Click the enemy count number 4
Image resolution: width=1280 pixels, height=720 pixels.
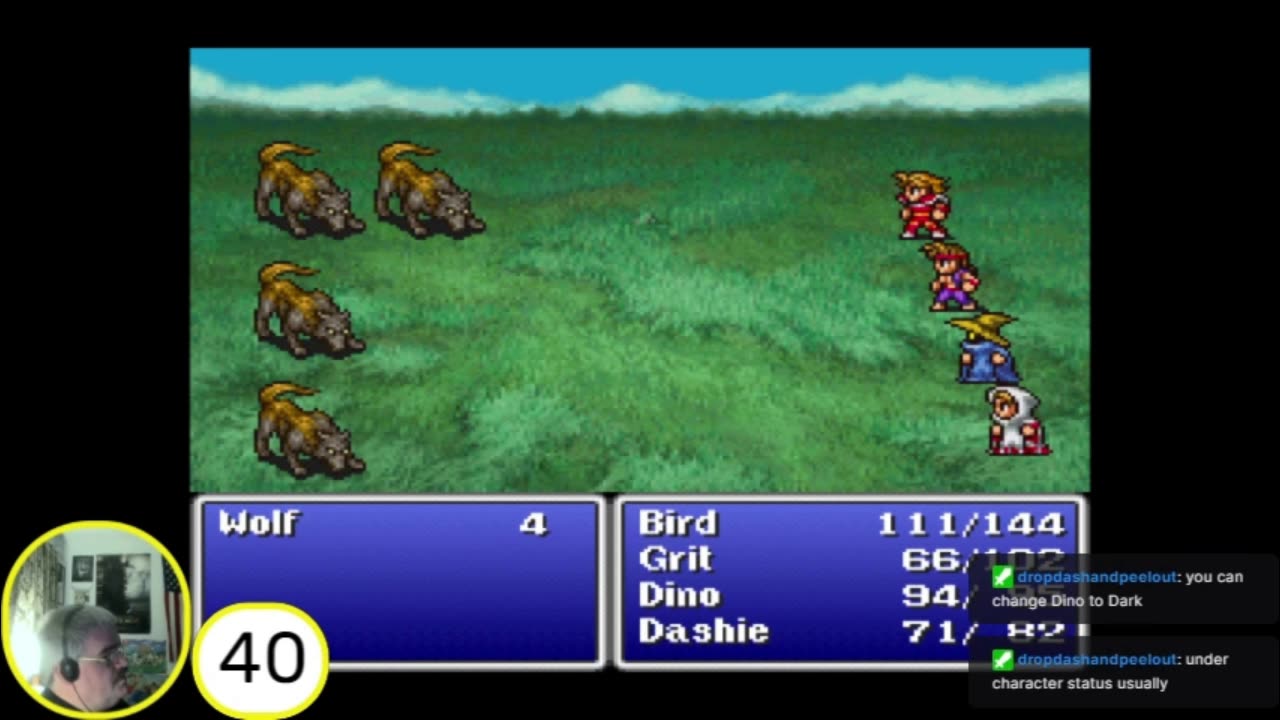535,521
